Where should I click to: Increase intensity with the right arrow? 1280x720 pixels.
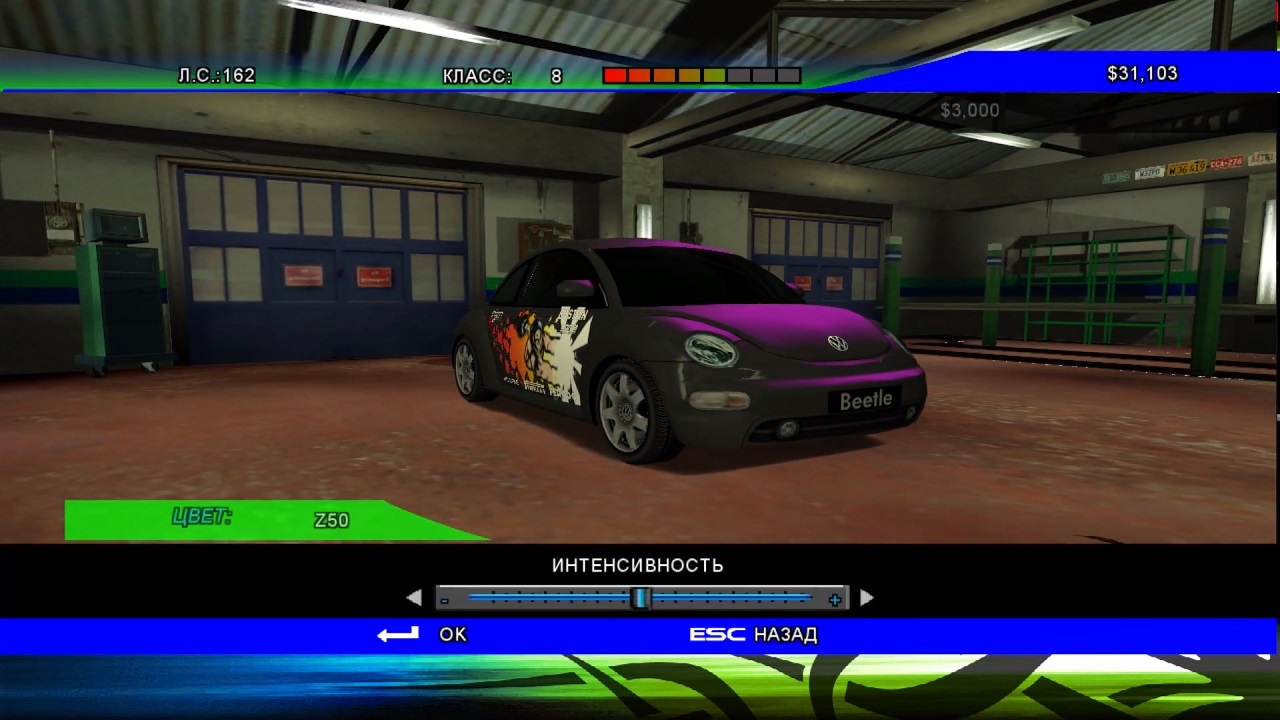tap(866, 598)
